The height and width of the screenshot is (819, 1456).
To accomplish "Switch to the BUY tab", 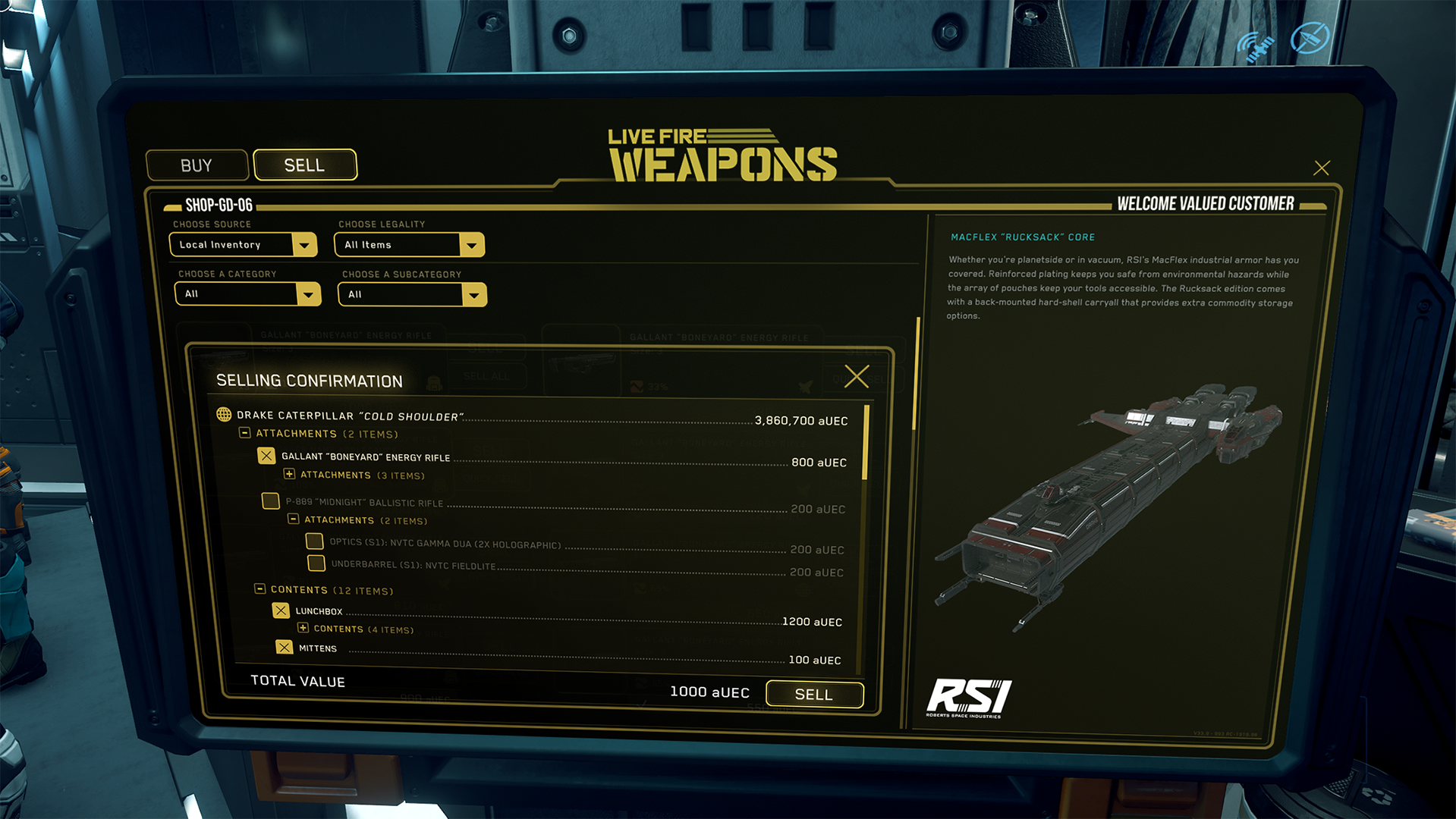I will (x=197, y=165).
